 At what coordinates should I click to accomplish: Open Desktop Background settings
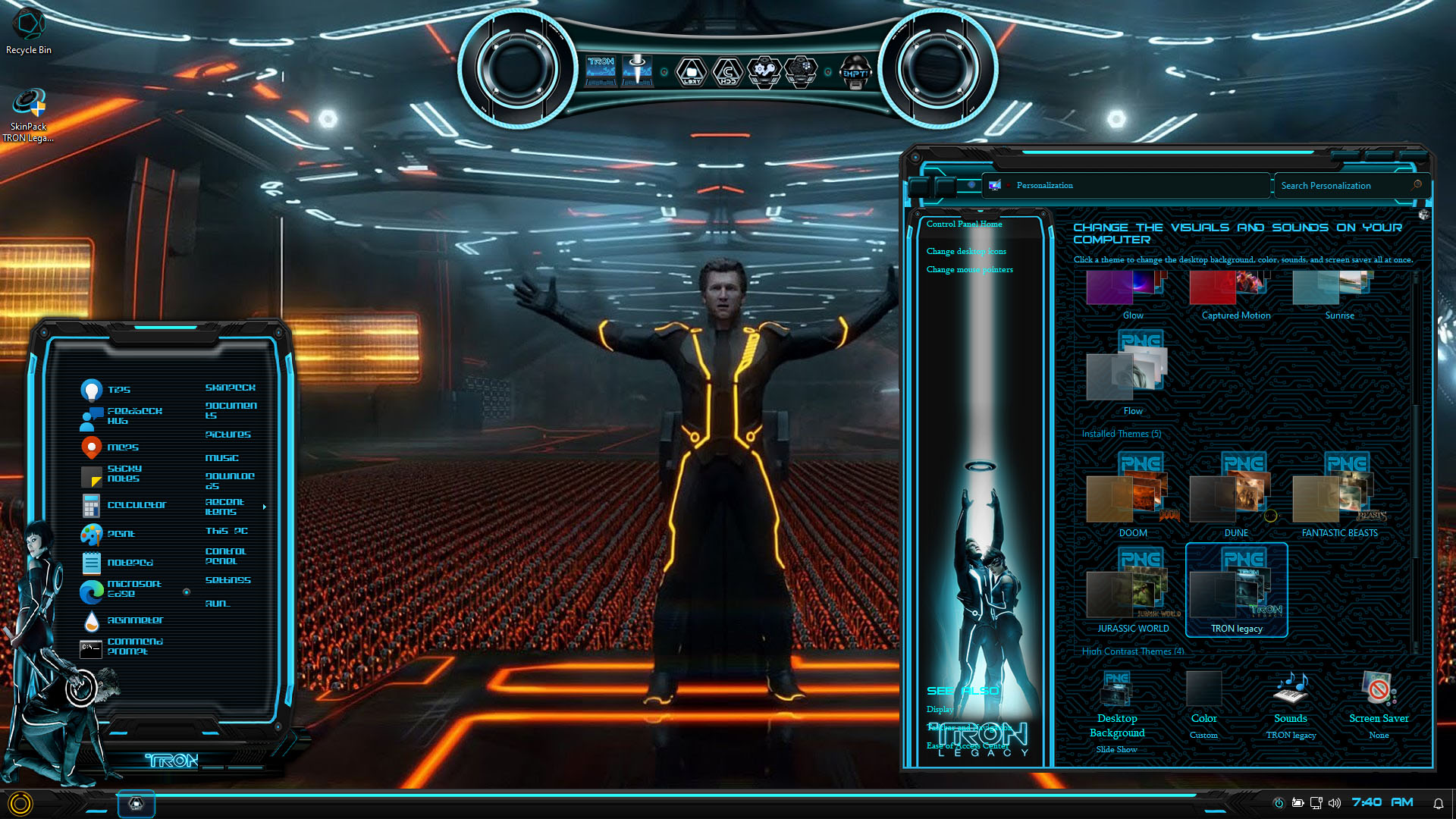1116,711
